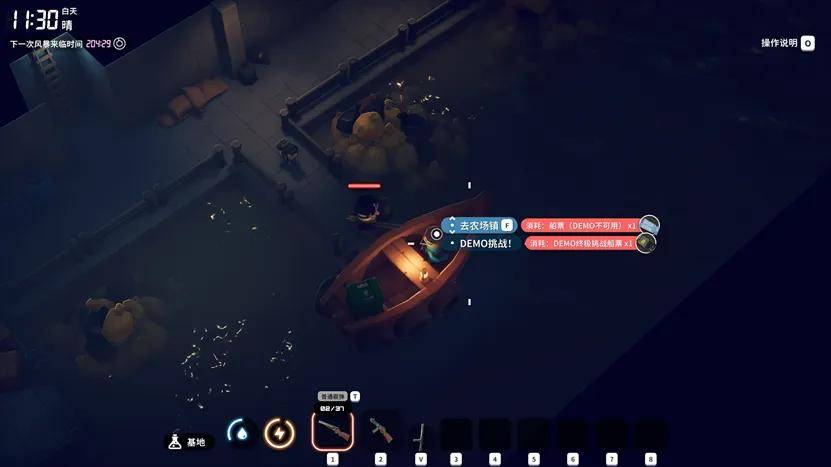This screenshot has width=831, height=467.
Task: Equip the melee baton in slot V
Action: [421, 433]
